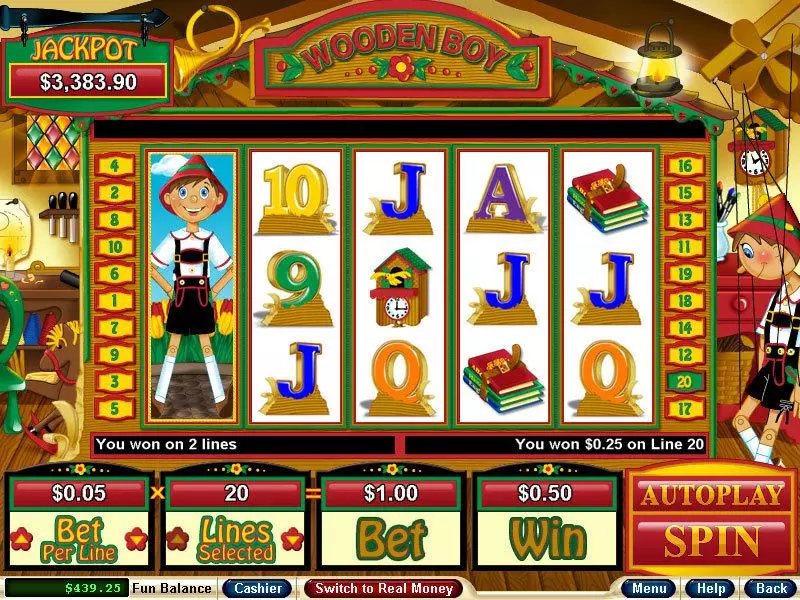Select payline number 5 marker
The image size is (800, 600).
tap(114, 408)
